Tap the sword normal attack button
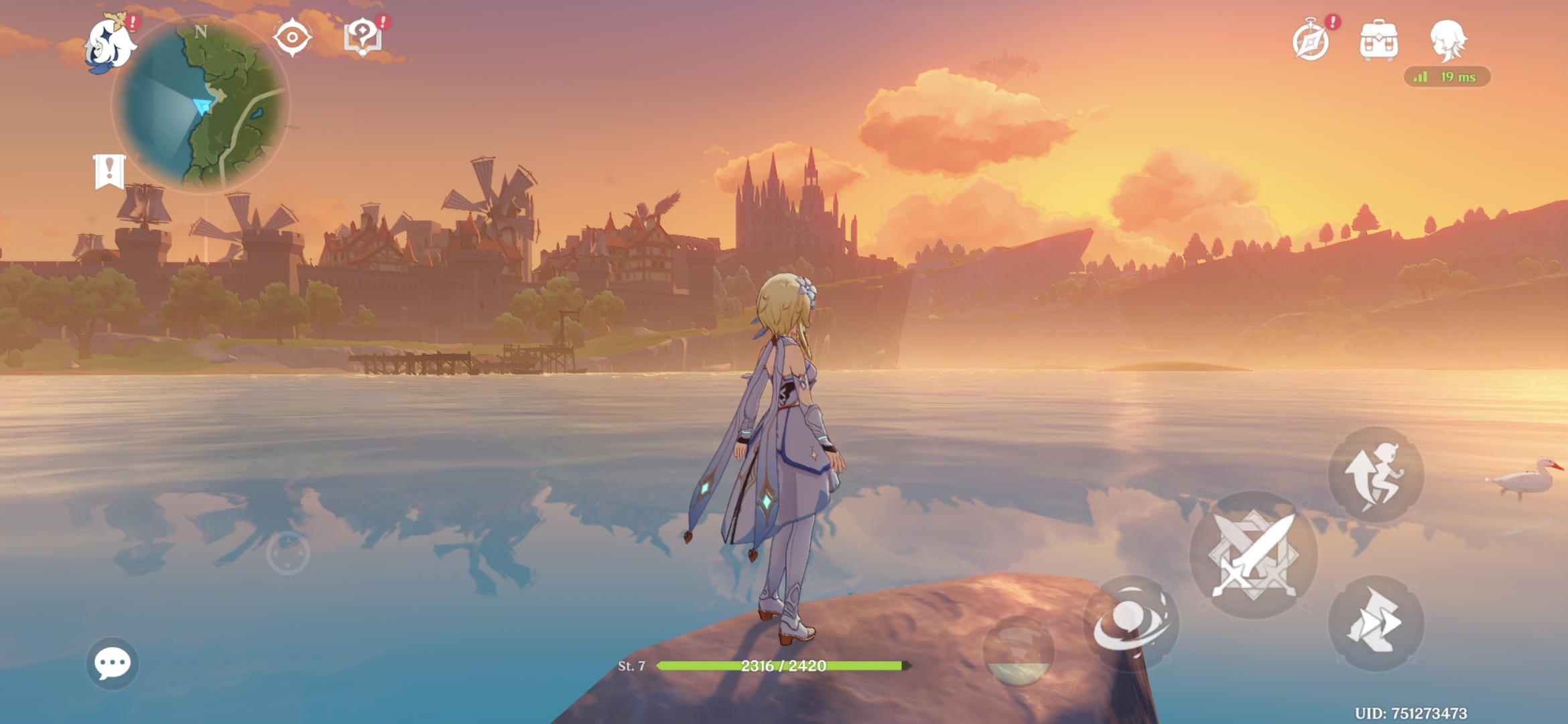The width and height of the screenshot is (1568, 724). click(x=1253, y=555)
